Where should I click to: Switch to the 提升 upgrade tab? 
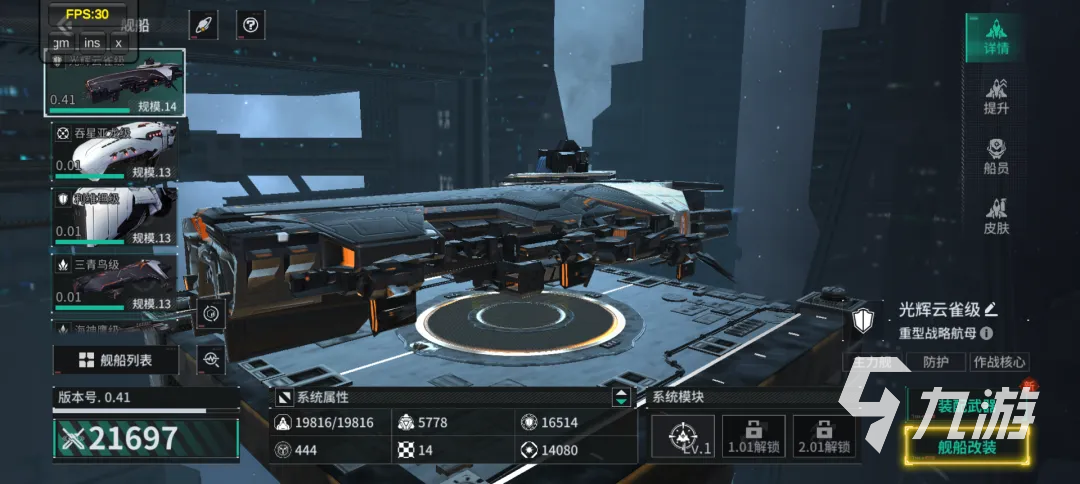click(x=995, y=97)
